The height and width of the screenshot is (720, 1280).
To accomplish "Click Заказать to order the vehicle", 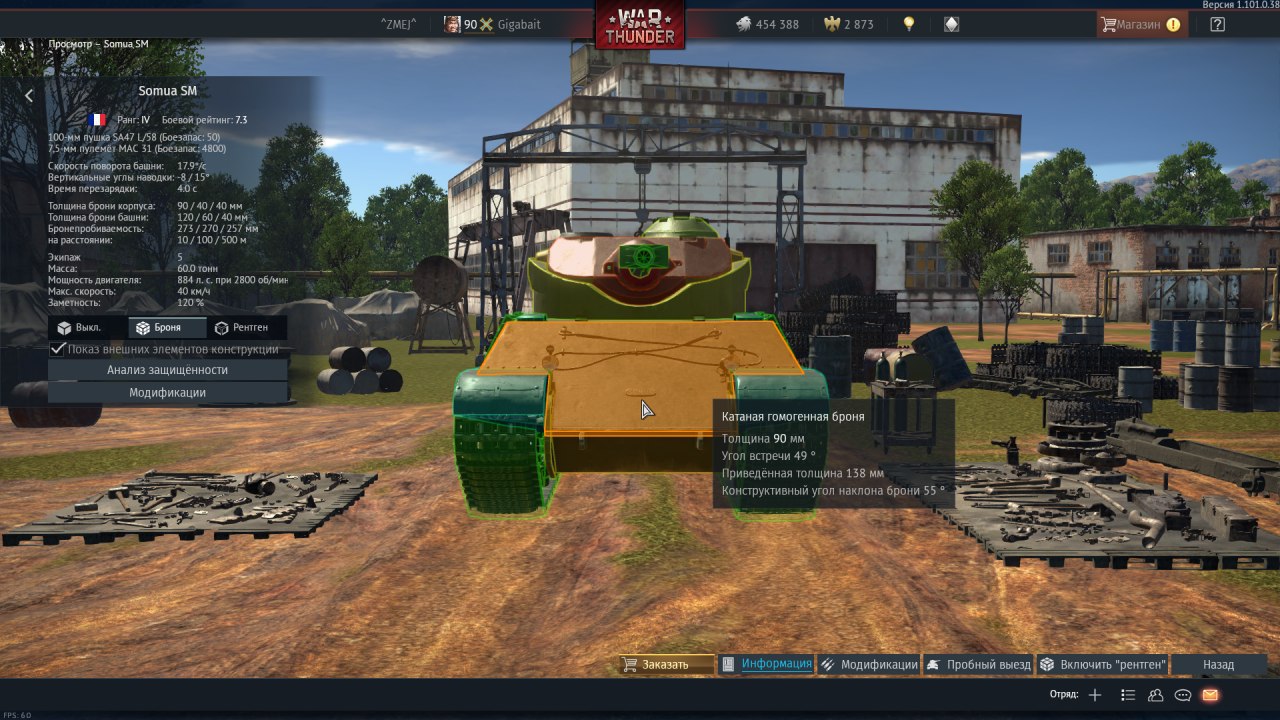I will tap(665, 664).
